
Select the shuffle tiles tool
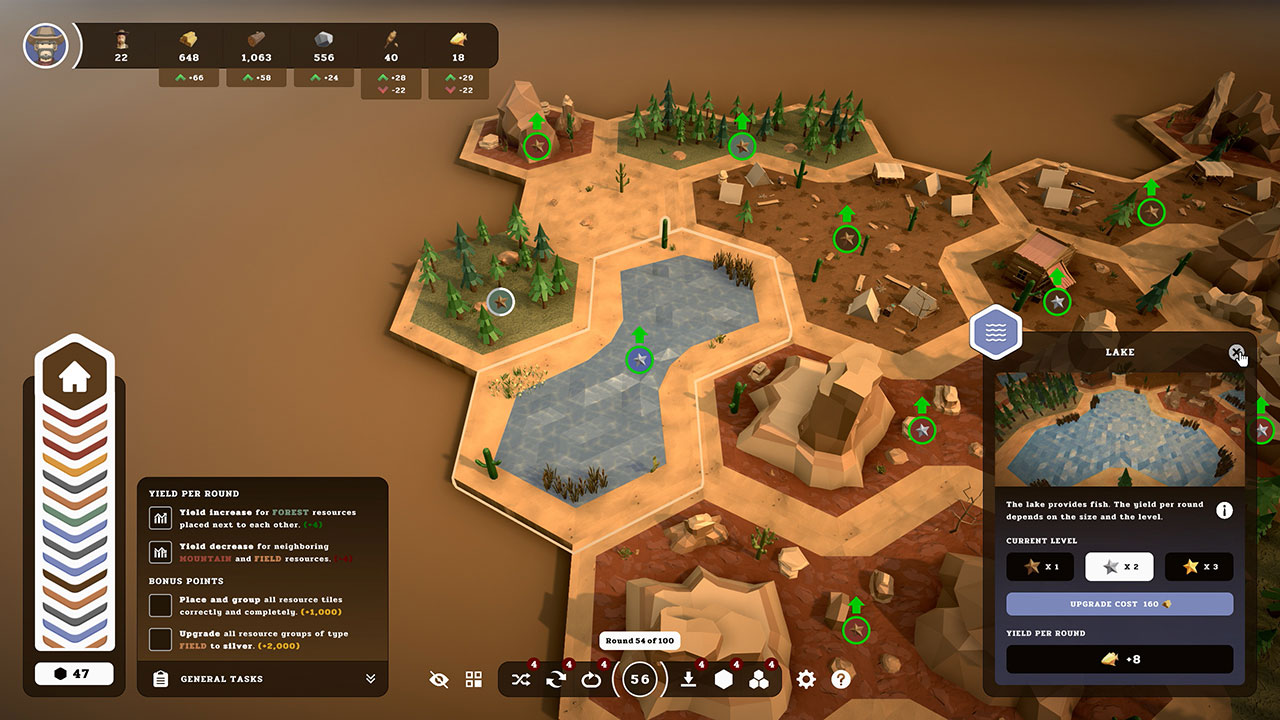point(520,679)
